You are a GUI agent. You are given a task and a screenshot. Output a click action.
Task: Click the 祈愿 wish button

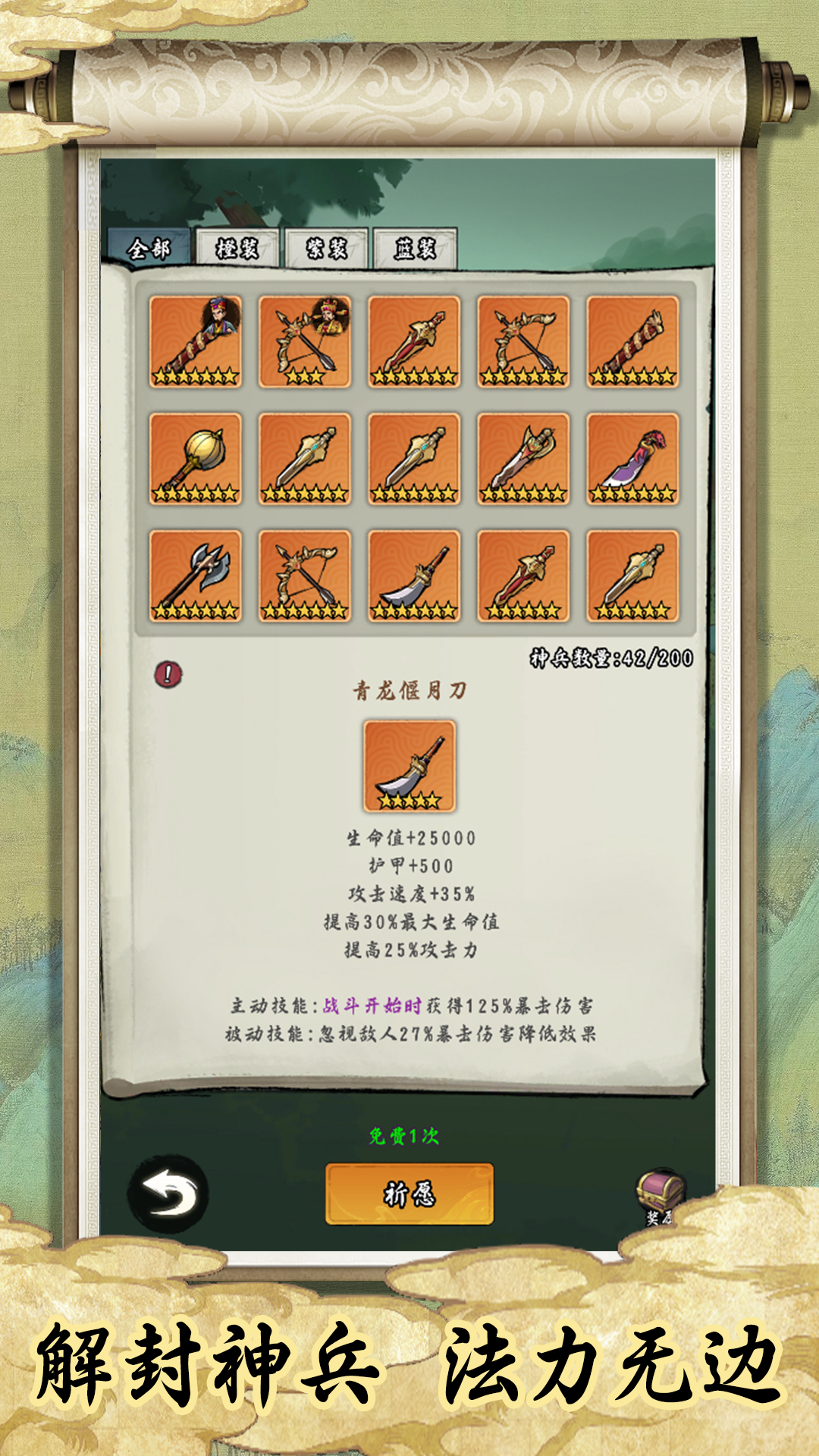409,1194
